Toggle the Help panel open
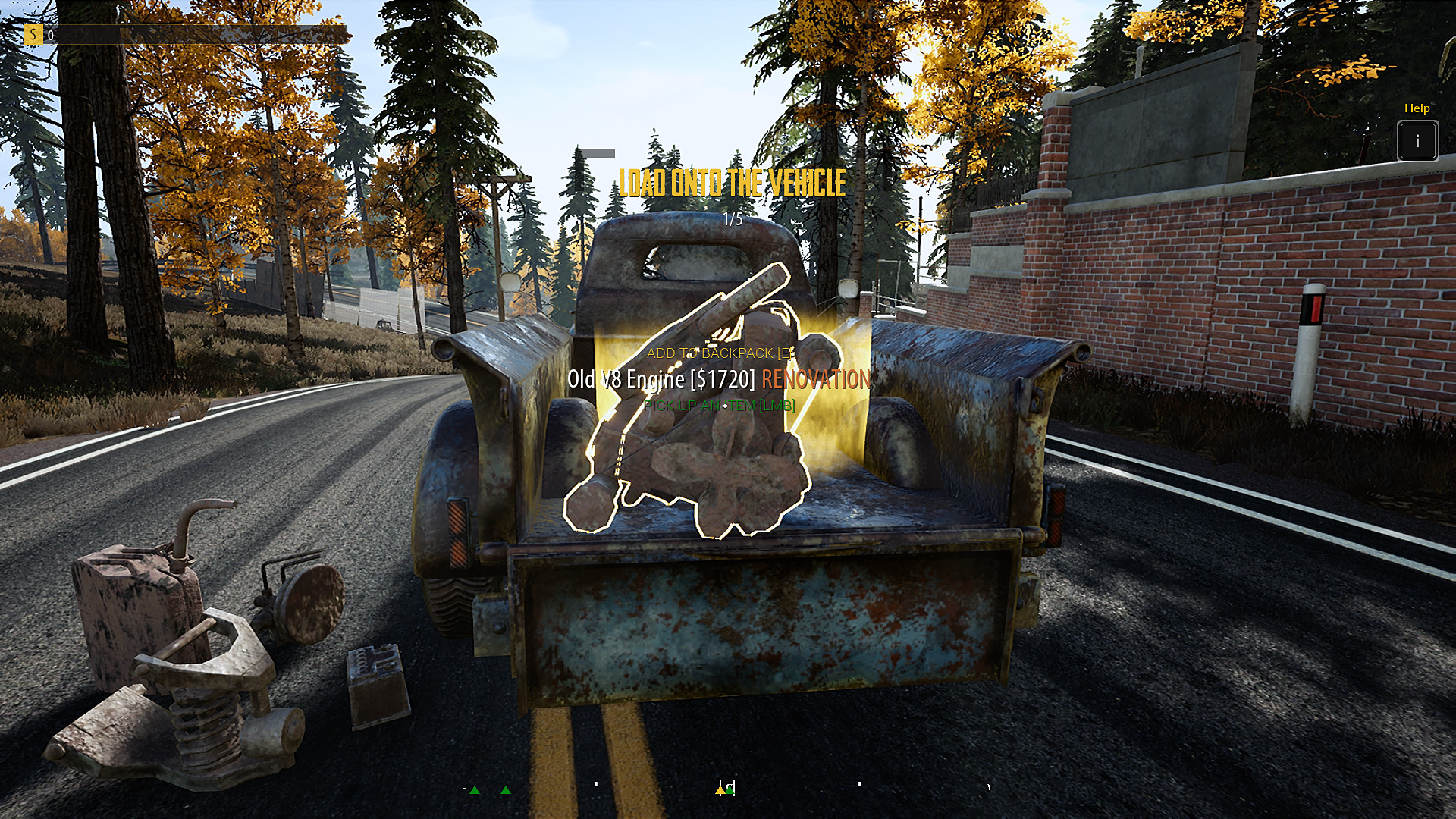The image size is (1456, 819). 1417,140
